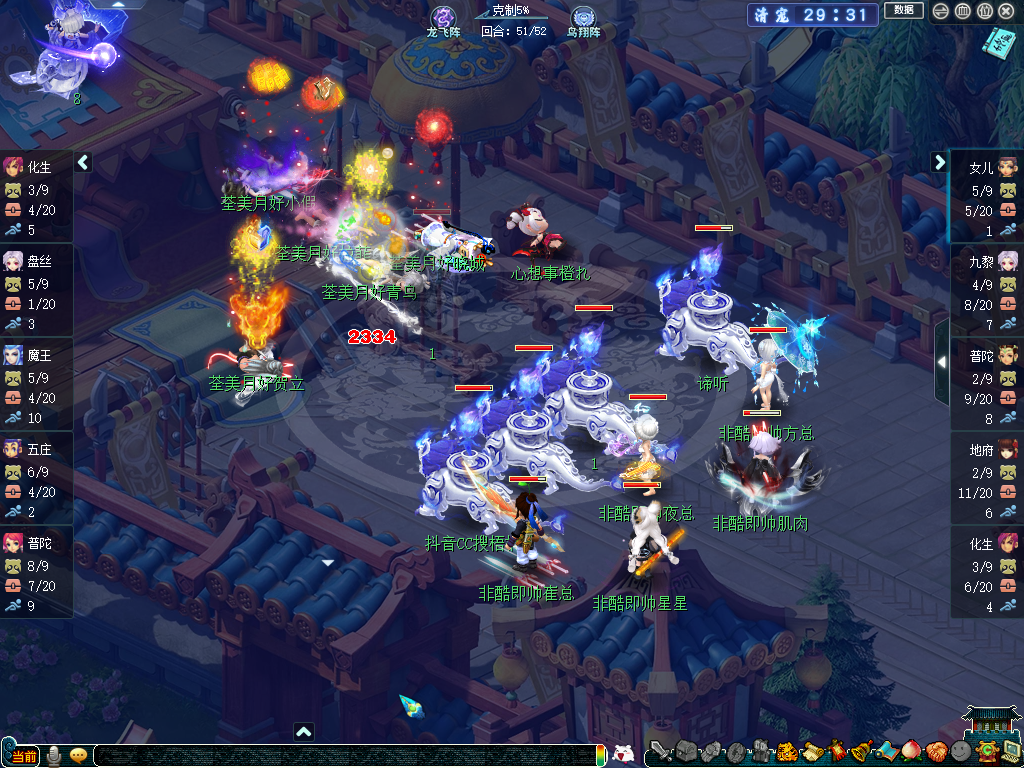Click the white pig emoticon icon
1024x768 pixels.
point(623,754)
